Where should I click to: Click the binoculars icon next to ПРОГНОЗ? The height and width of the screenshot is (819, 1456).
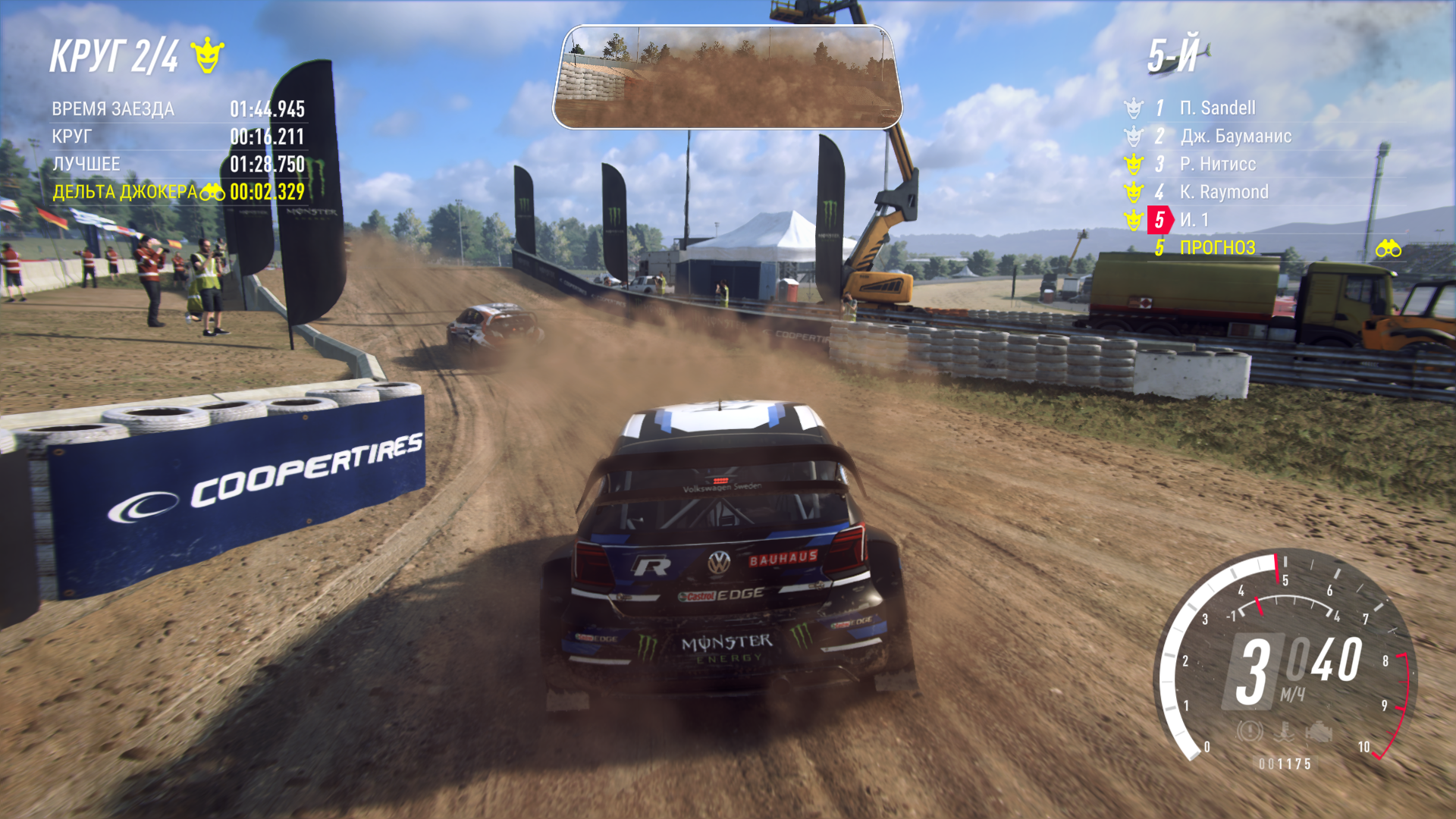click(1388, 249)
